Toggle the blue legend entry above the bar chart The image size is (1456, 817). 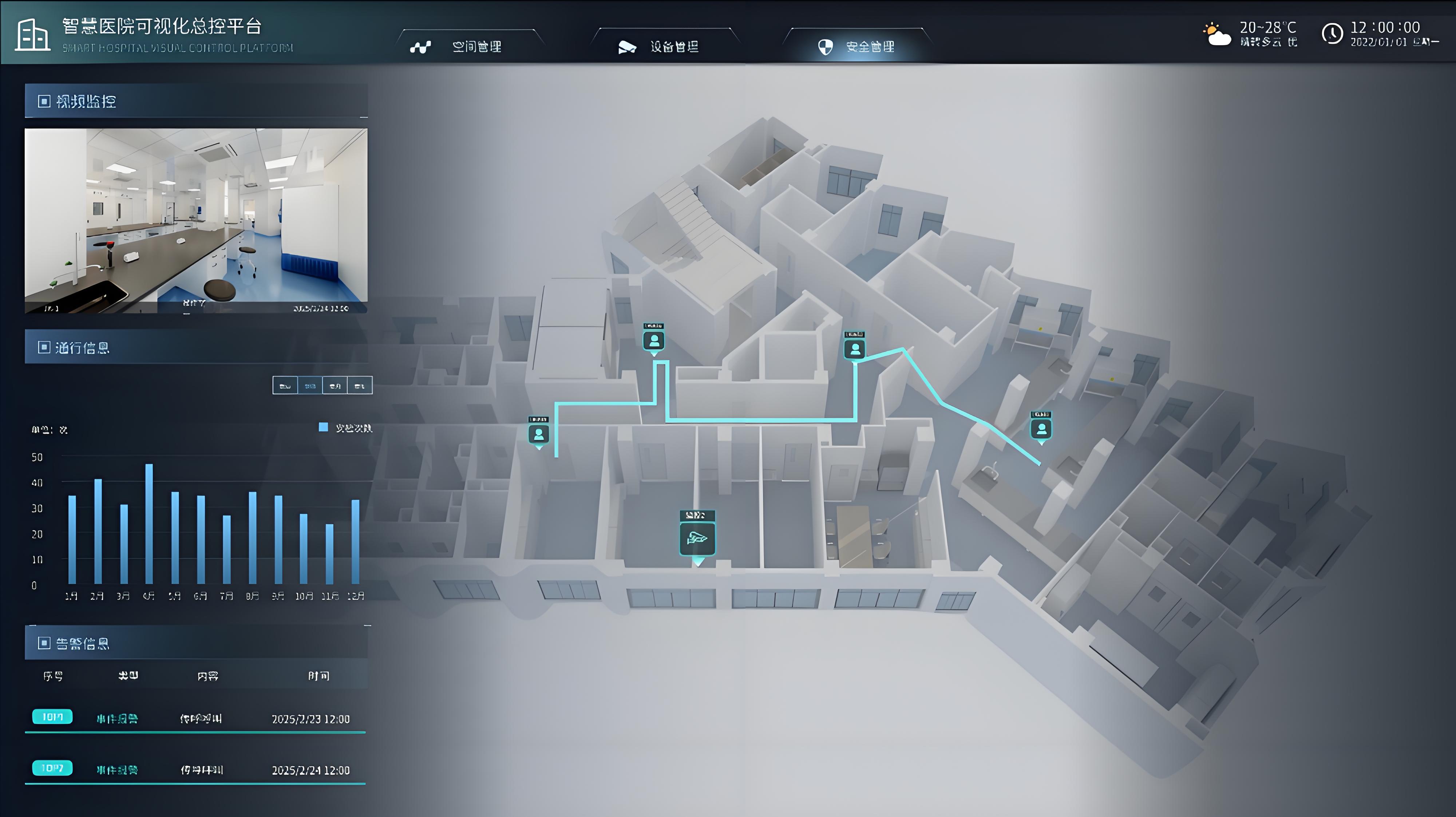(x=345, y=428)
